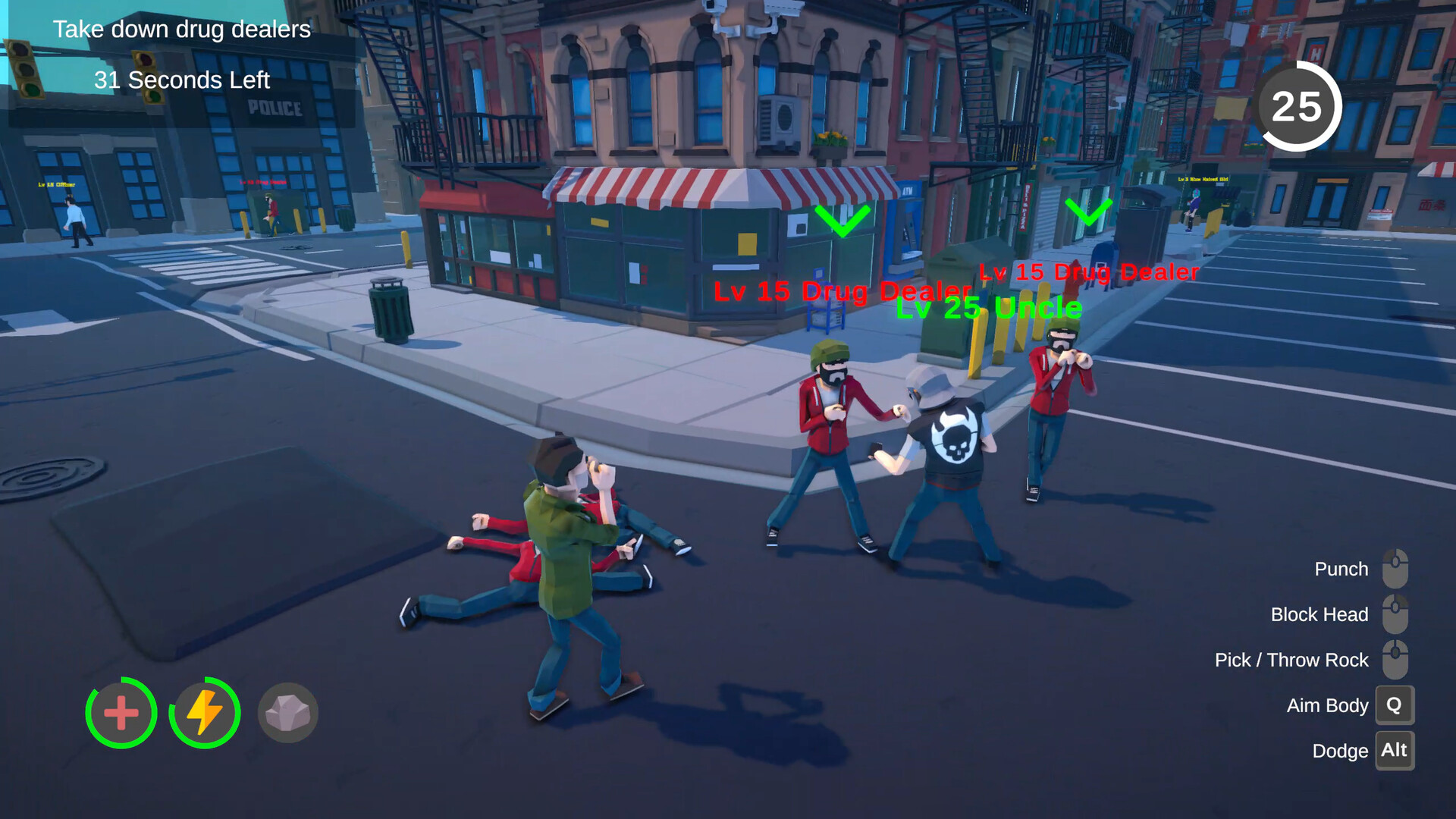This screenshot has width=1456, height=819.
Task: Select the health cross icon
Action: pos(121,713)
